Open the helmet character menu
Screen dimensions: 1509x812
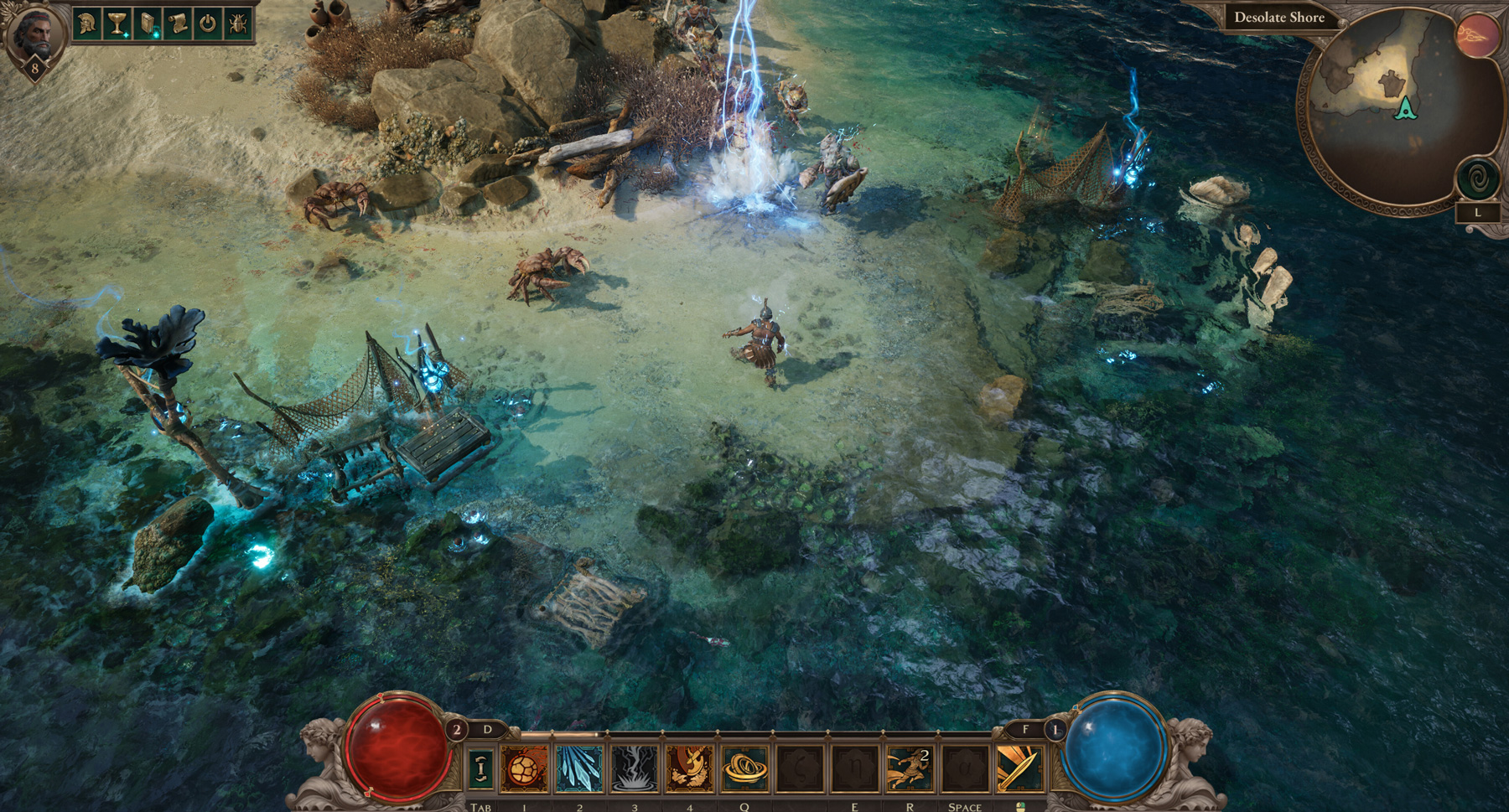coord(86,23)
